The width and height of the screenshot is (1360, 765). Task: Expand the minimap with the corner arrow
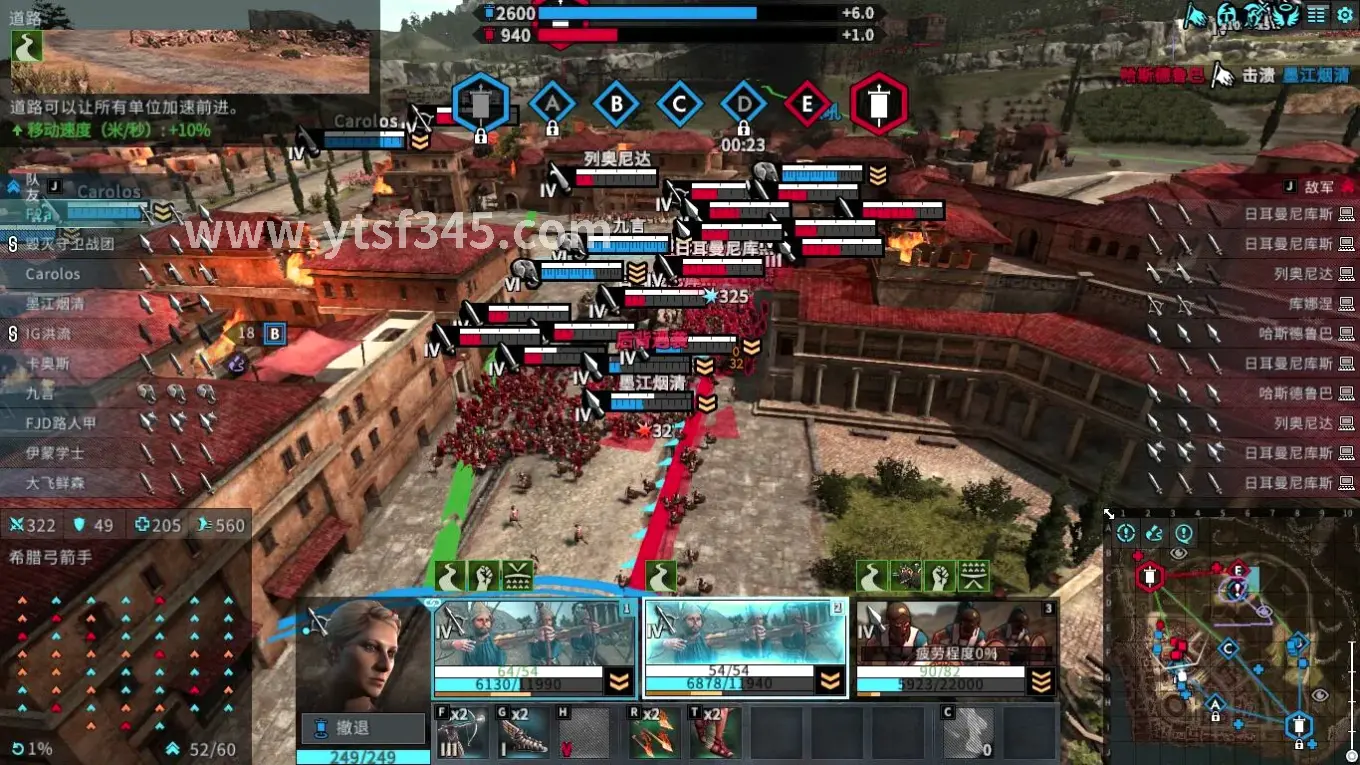pos(1109,515)
